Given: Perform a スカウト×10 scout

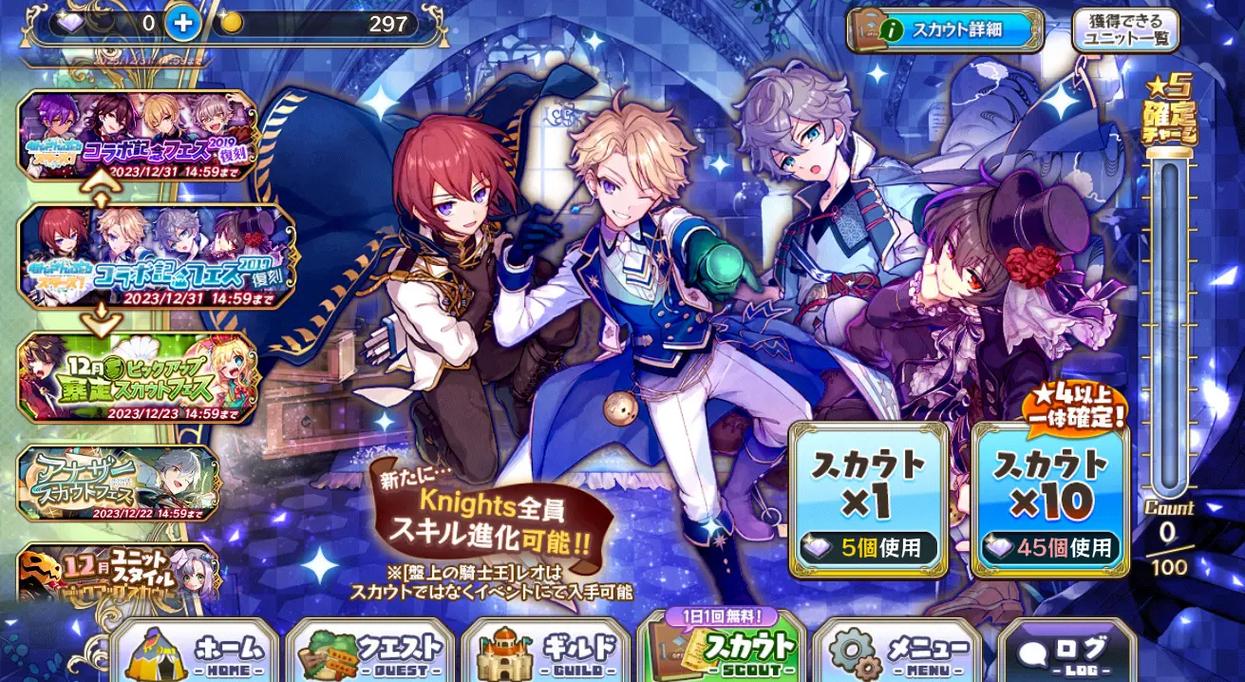Looking at the screenshot, I should pos(1050,500).
